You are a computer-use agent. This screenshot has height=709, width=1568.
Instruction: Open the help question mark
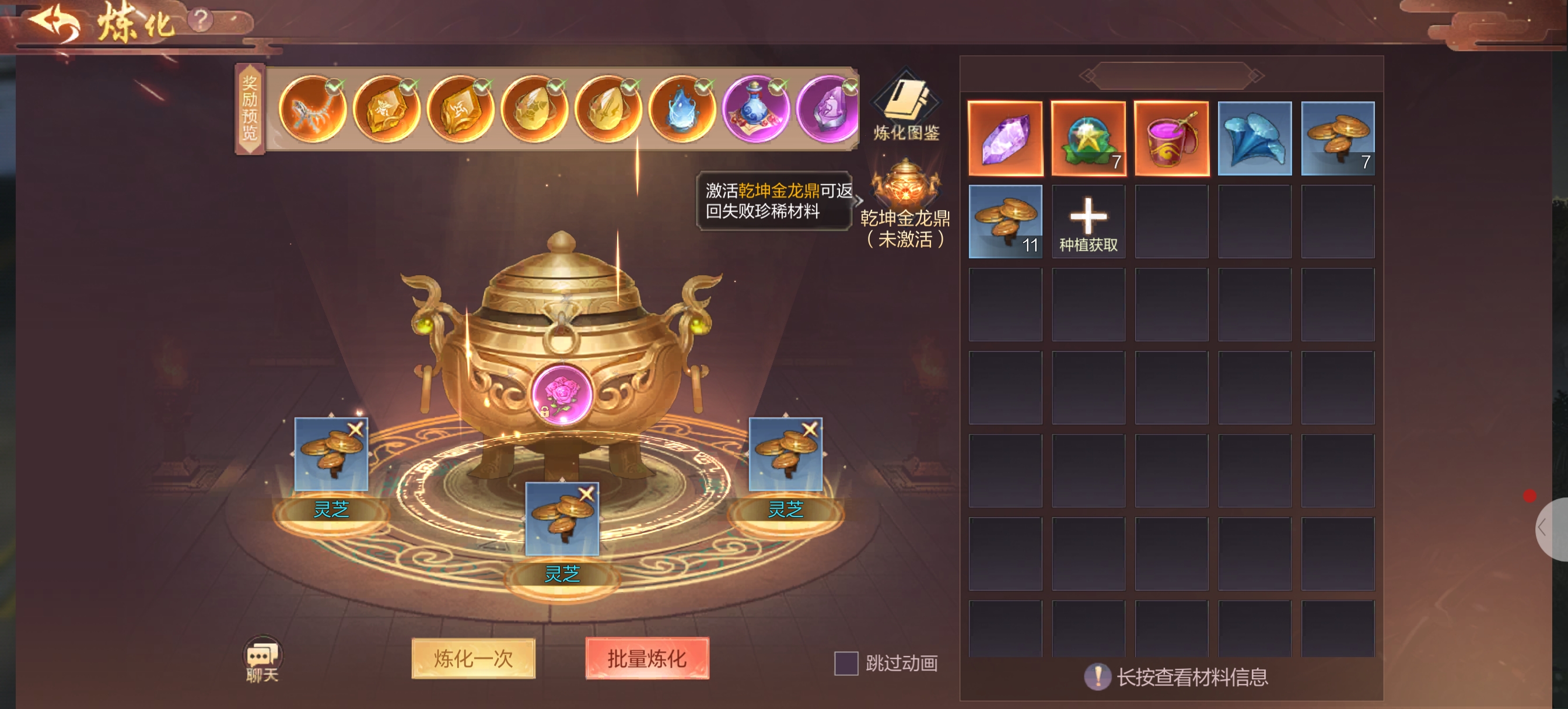point(200,19)
